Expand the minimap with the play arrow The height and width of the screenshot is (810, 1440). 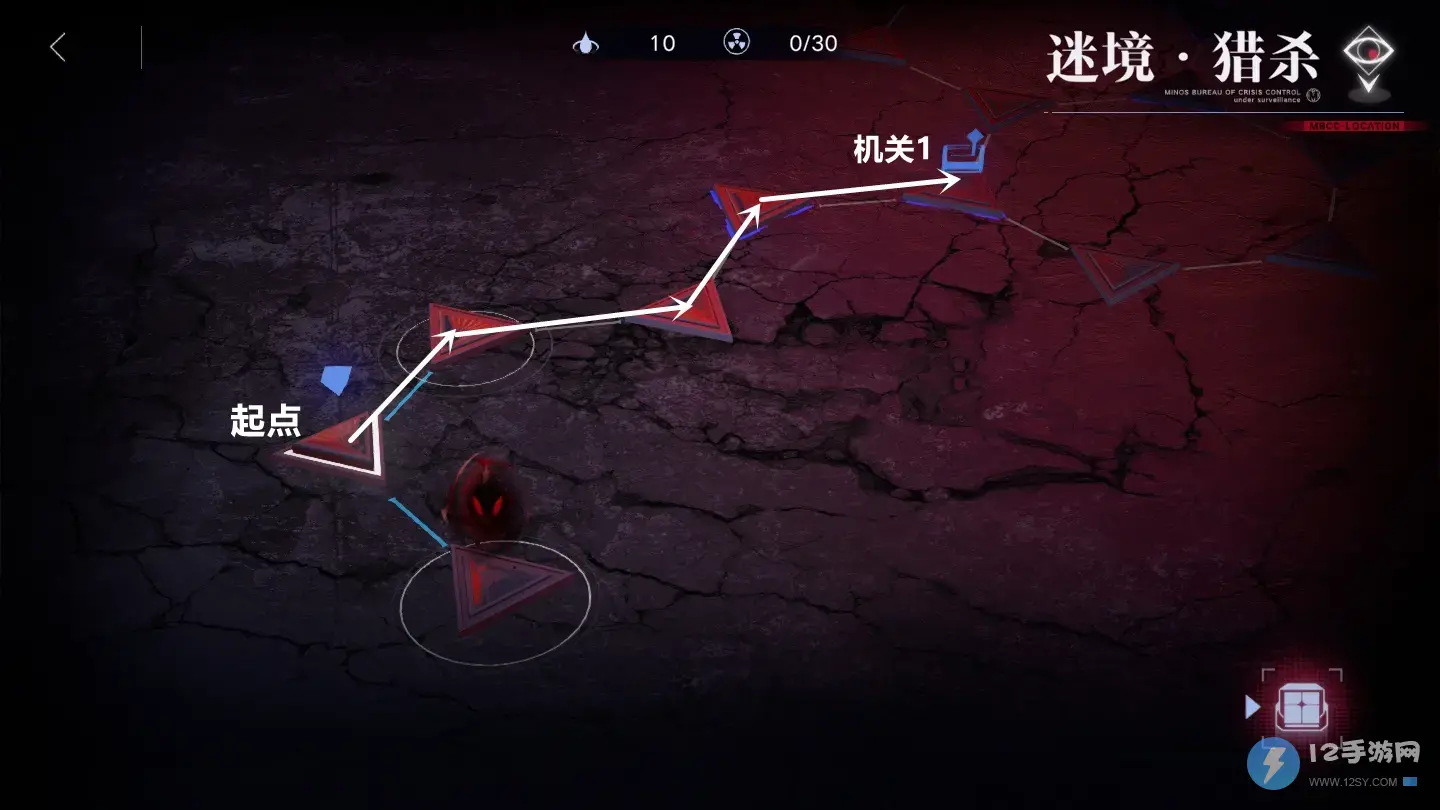point(1253,707)
